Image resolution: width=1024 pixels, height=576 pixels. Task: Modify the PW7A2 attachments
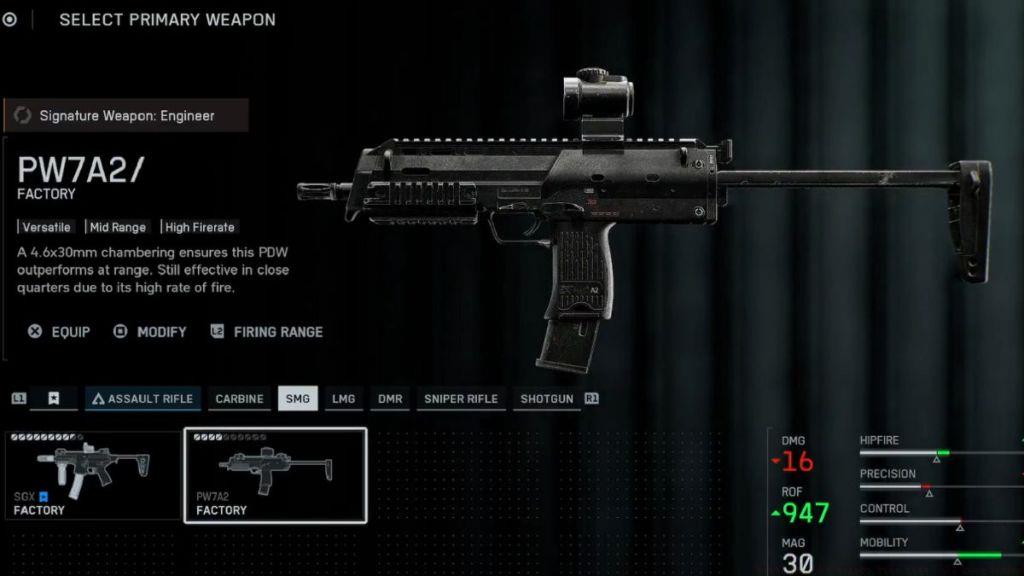[x=151, y=332]
